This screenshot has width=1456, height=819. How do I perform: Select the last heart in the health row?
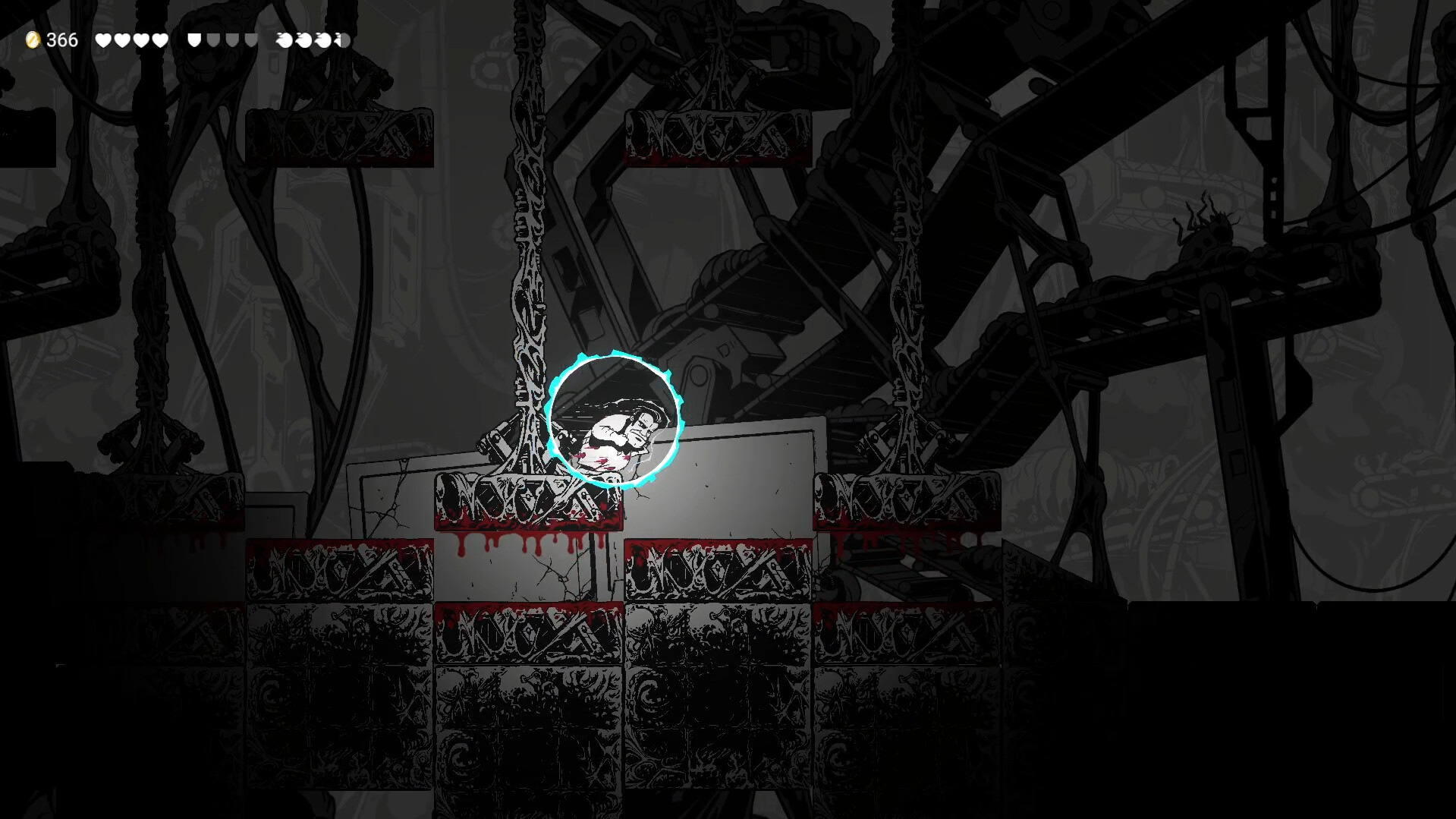click(x=162, y=39)
